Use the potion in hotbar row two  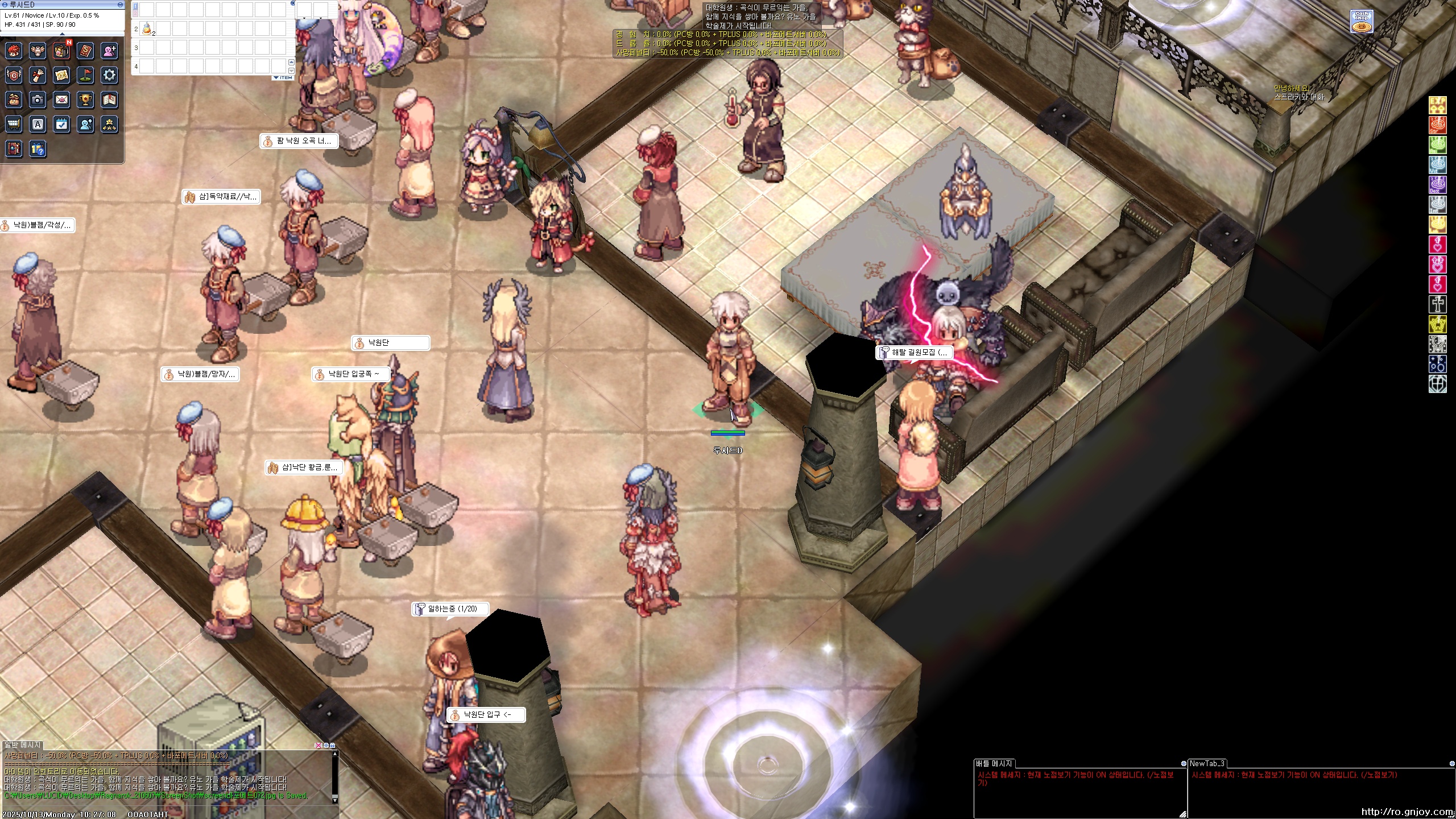147,28
